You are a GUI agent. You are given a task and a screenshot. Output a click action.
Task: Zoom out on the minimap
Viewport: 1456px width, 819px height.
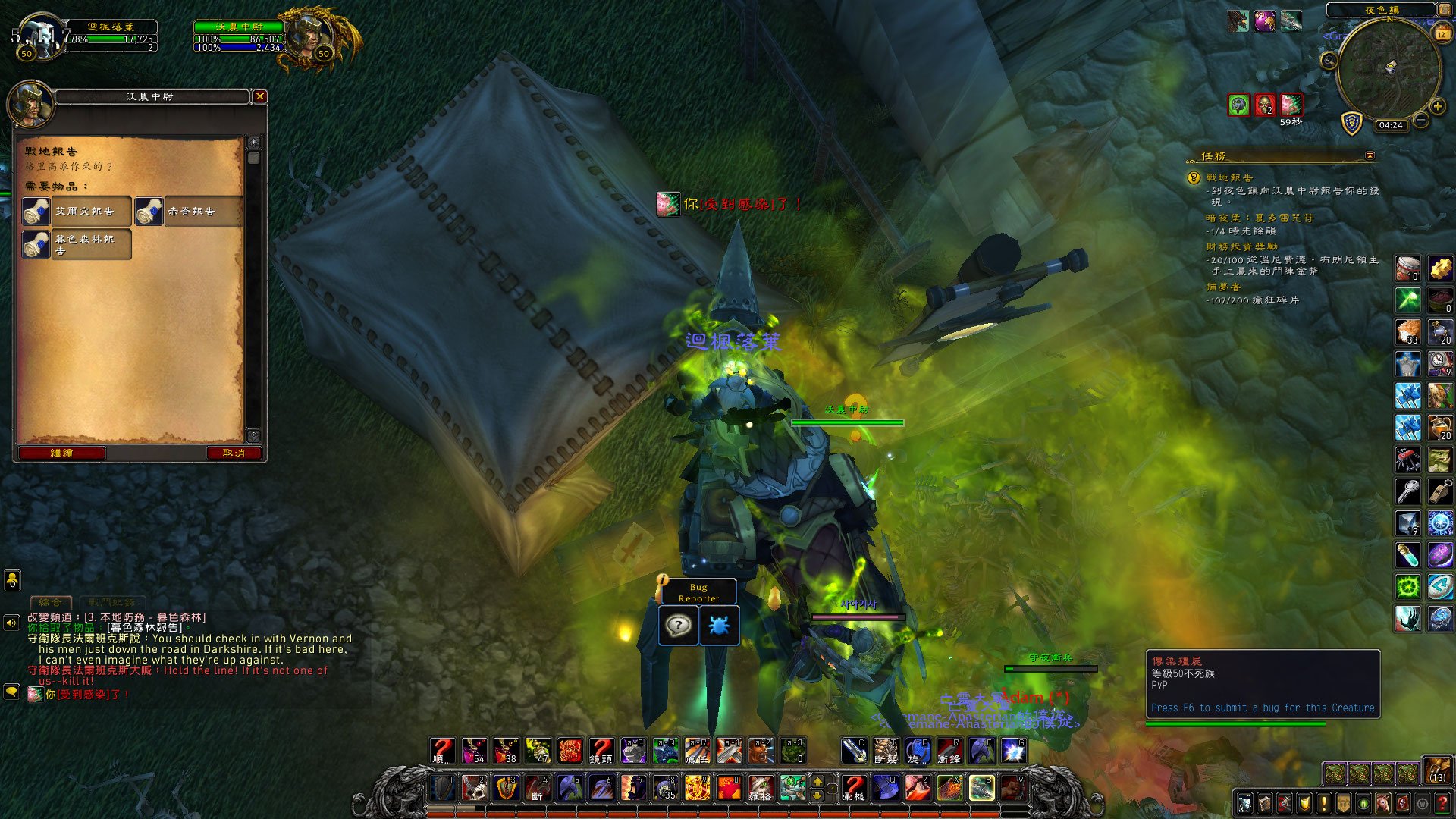(x=1421, y=121)
